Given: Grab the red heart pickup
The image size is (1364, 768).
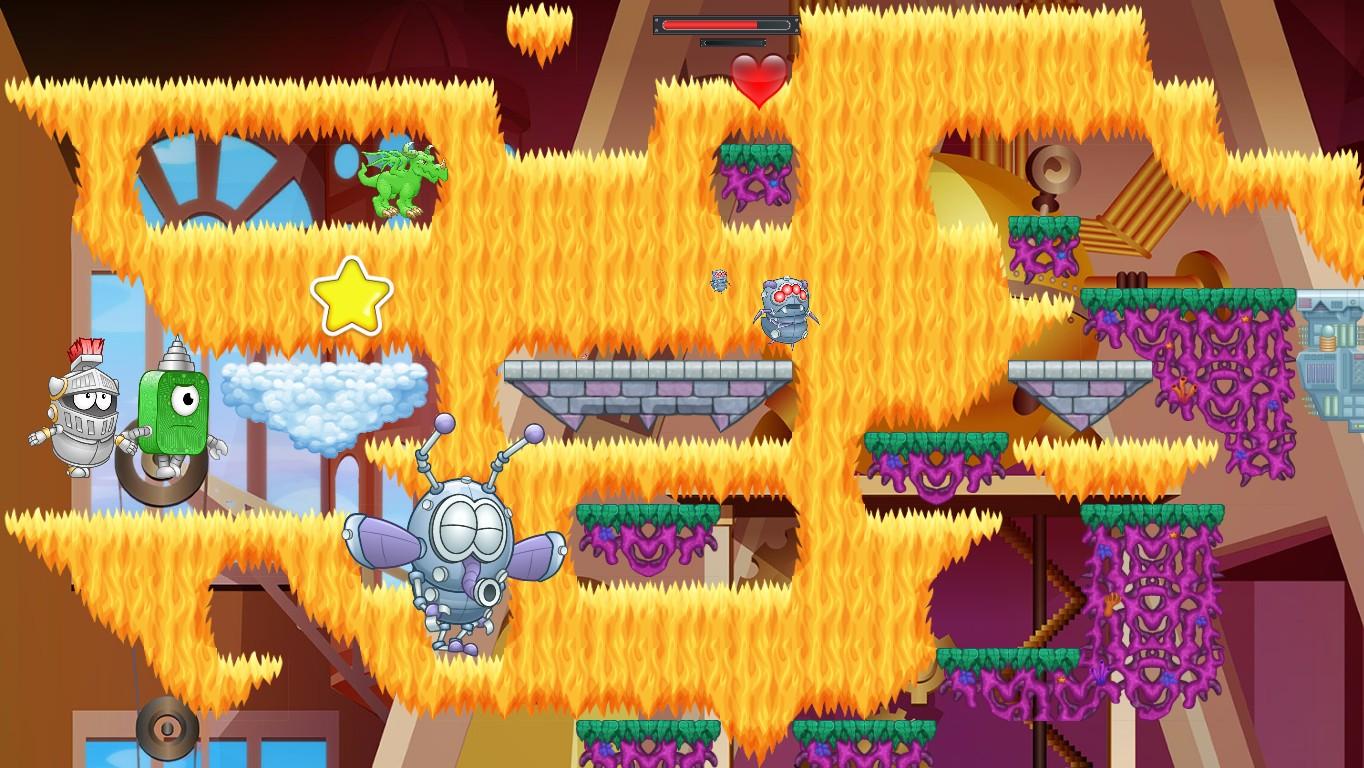Looking at the screenshot, I should 758,78.
